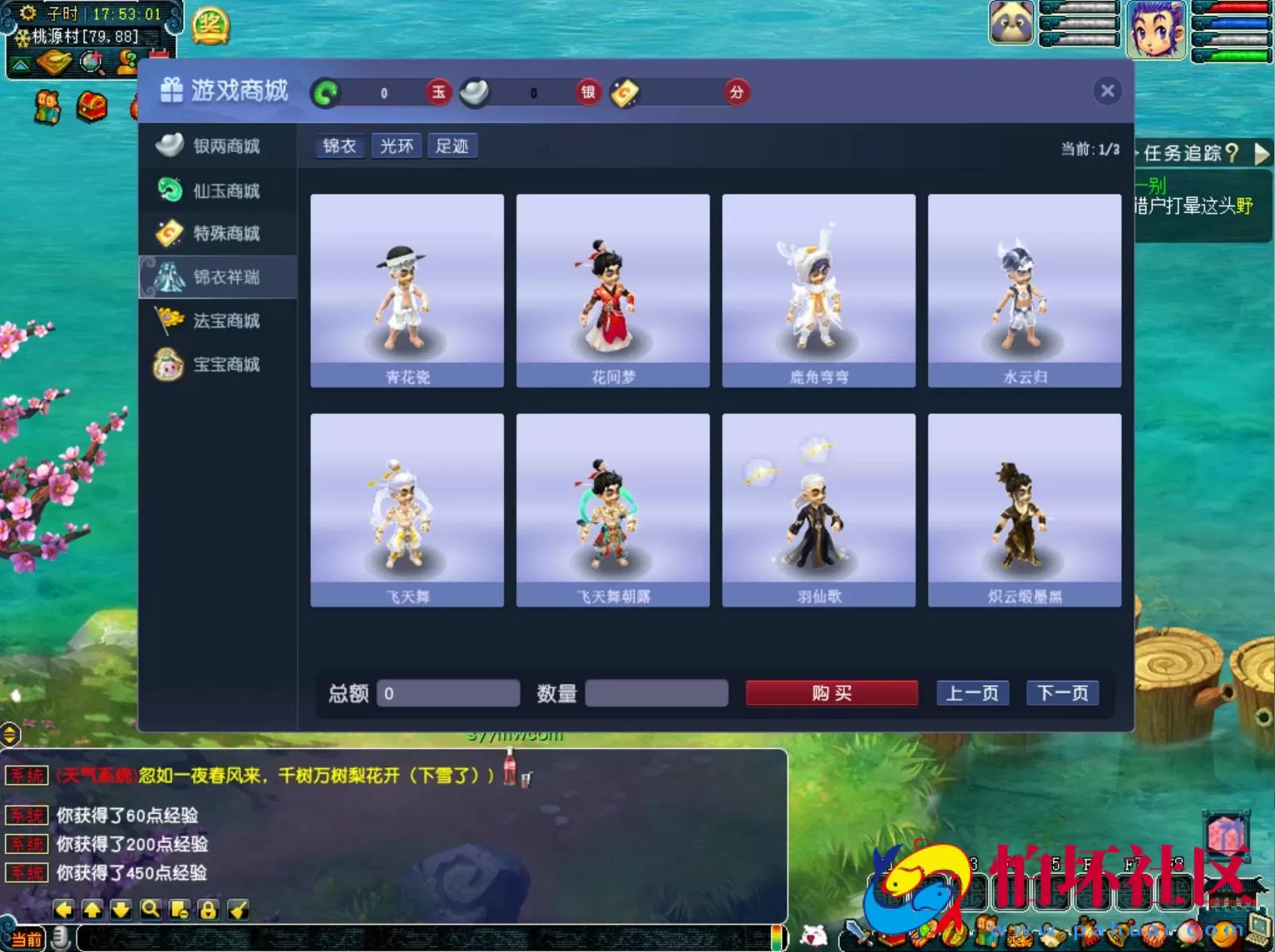This screenshot has width=1275, height=952.
Task: Click the broom clear-chat icon
Action: click(x=237, y=910)
